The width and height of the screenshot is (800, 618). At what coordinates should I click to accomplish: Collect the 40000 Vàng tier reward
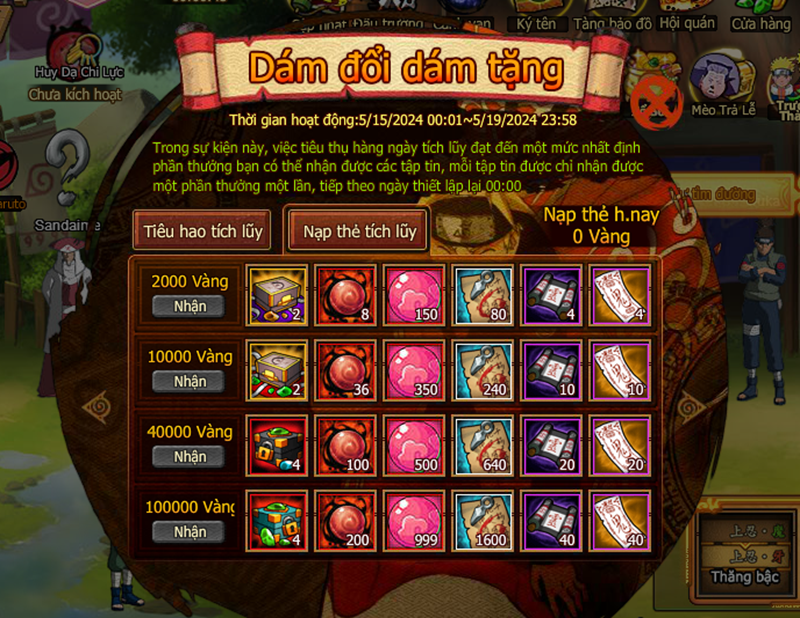189,456
